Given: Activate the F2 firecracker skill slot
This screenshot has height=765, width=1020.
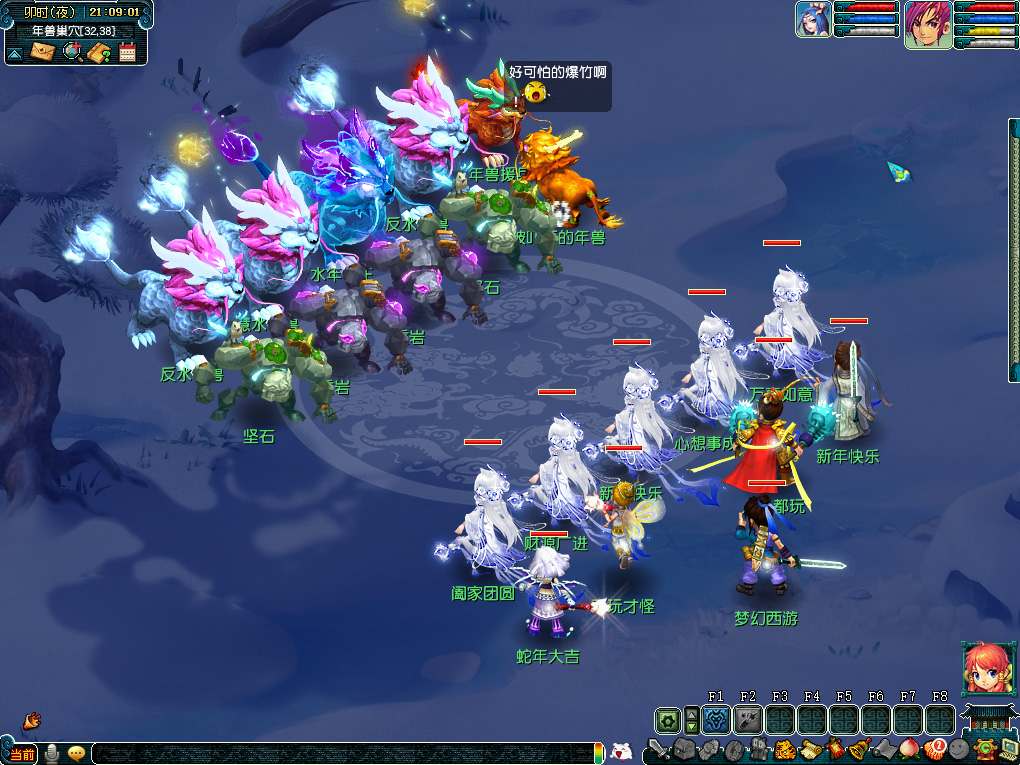Looking at the screenshot, I should click(x=748, y=719).
